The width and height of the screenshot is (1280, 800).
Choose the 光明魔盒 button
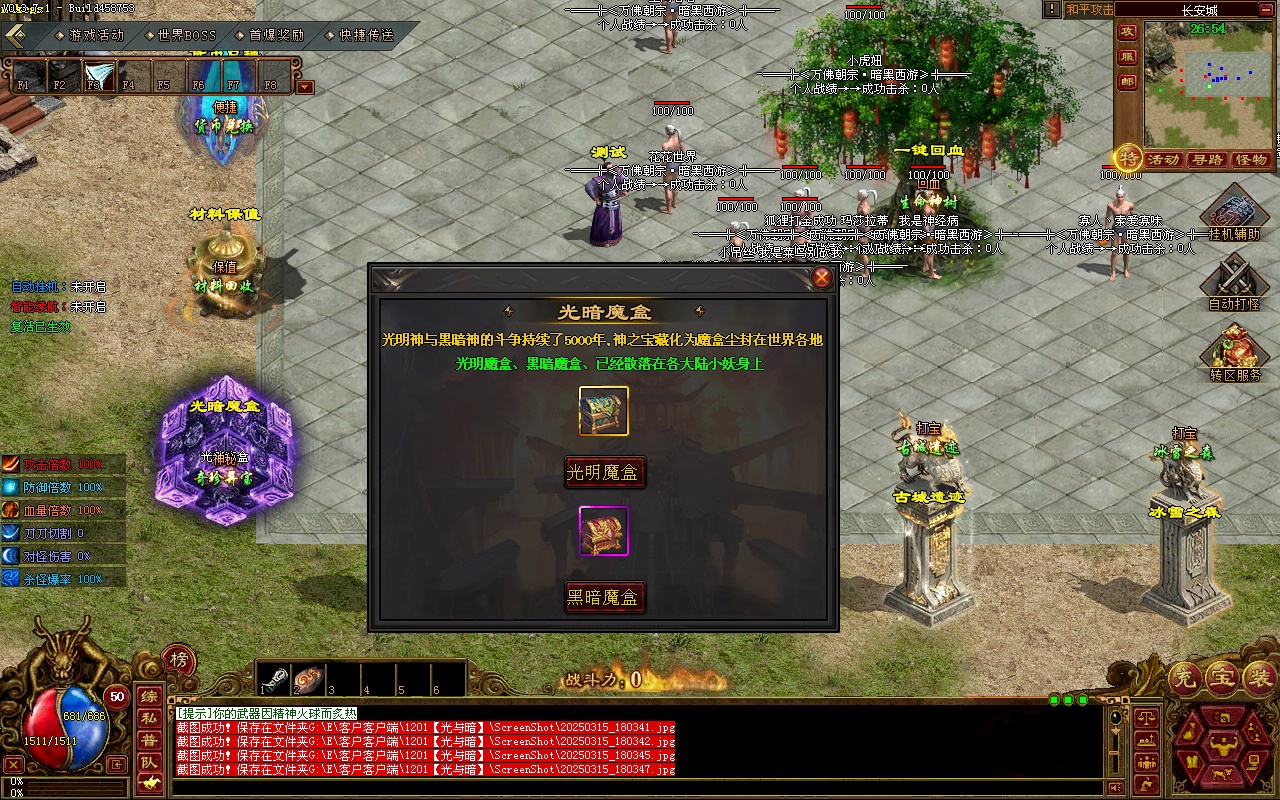tap(605, 472)
